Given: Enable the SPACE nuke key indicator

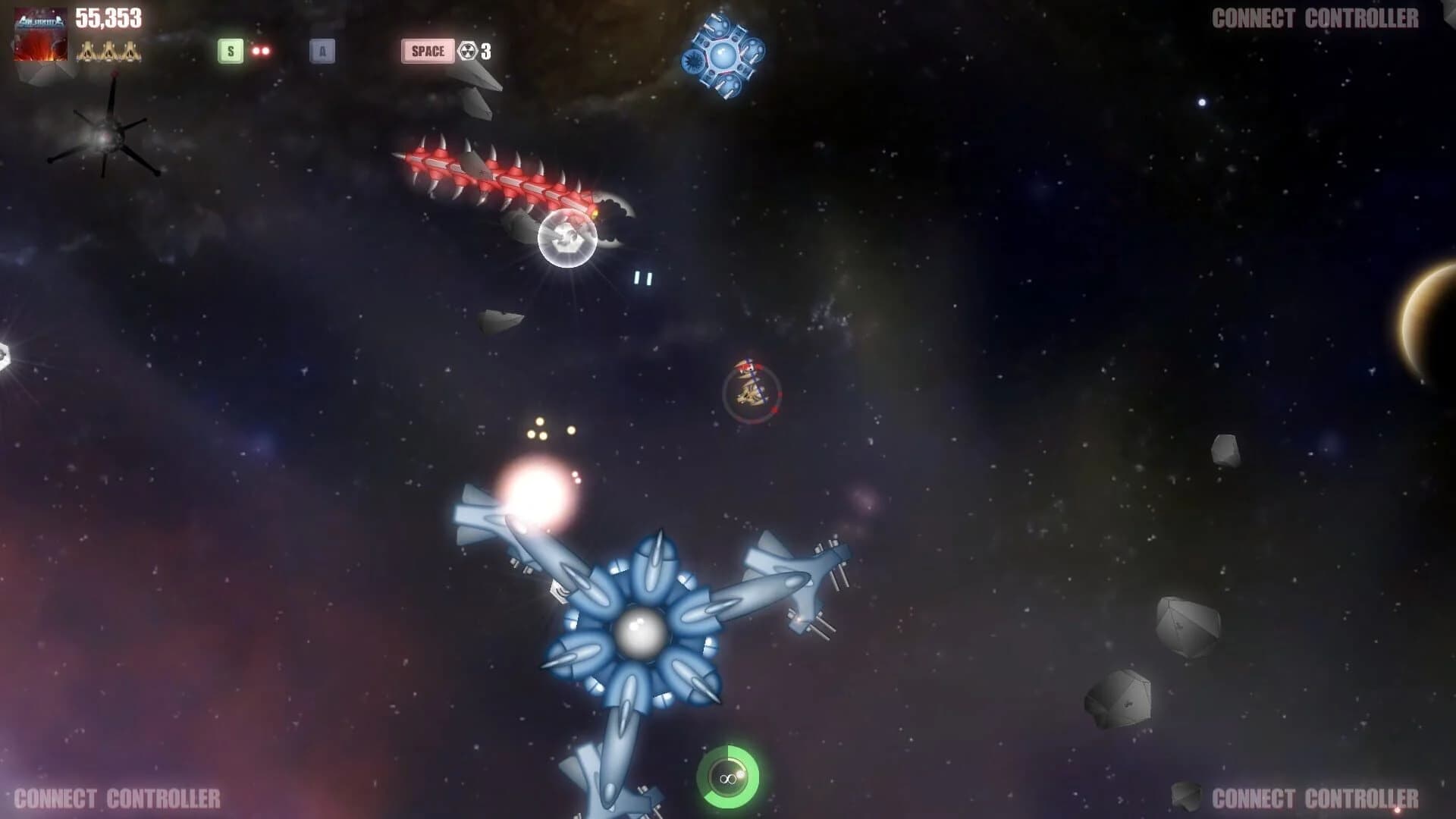Looking at the screenshot, I should (x=428, y=52).
